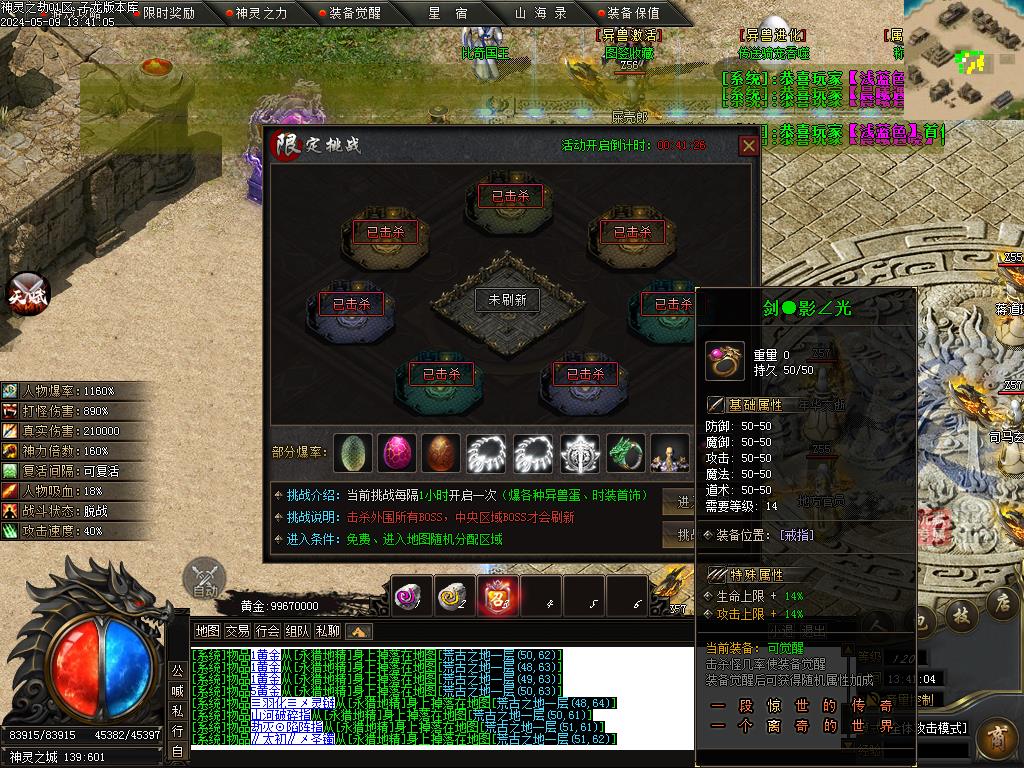Activate the red 召 summon hotbar item
The height and width of the screenshot is (768, 1024).
(497, 595)
